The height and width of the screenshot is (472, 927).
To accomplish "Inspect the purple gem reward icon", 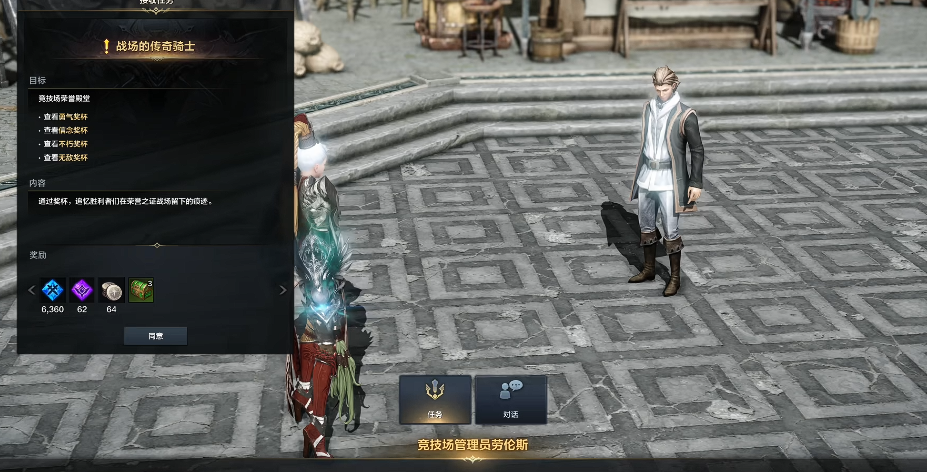I will coord(82,290).
